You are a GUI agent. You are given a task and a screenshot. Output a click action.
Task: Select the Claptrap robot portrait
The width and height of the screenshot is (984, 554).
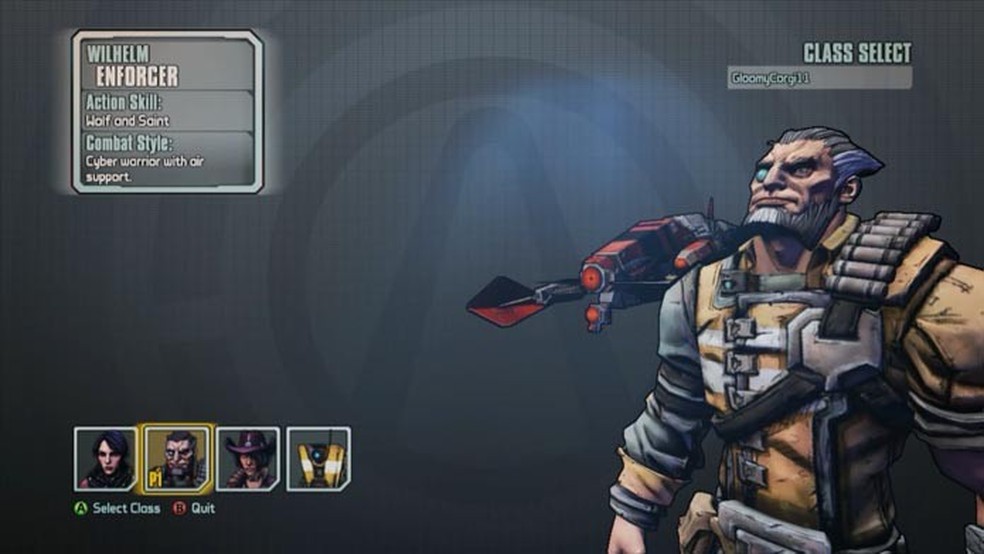click(319, 459)
